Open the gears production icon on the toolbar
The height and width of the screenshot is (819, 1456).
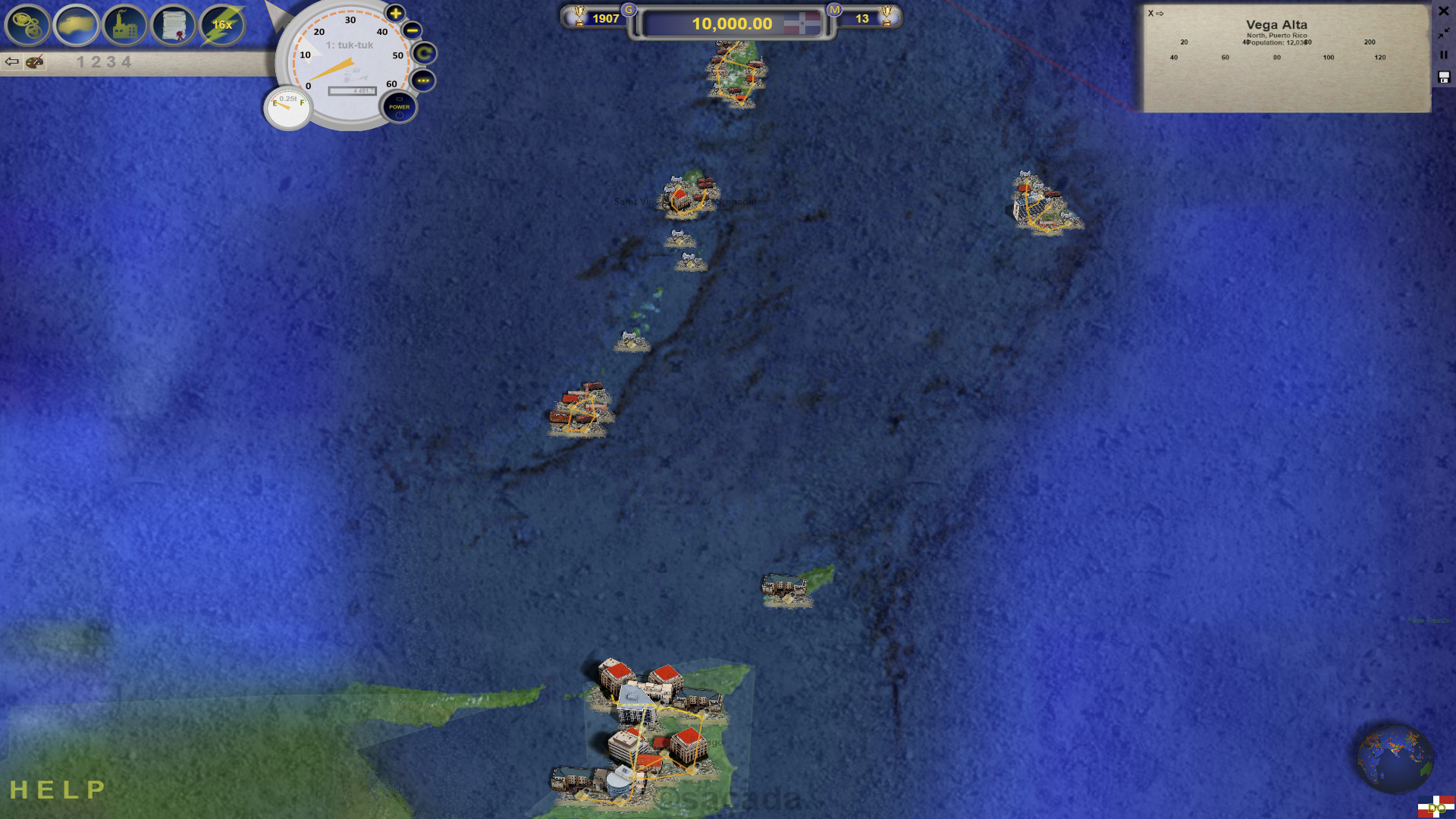(x=26, y=26)
